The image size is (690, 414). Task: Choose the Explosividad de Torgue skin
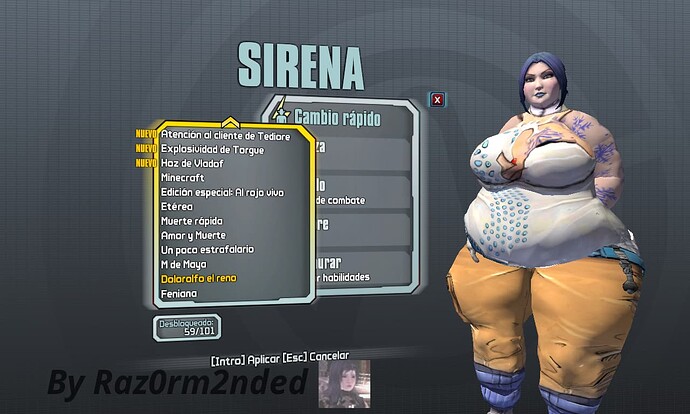tap(214, 148)
